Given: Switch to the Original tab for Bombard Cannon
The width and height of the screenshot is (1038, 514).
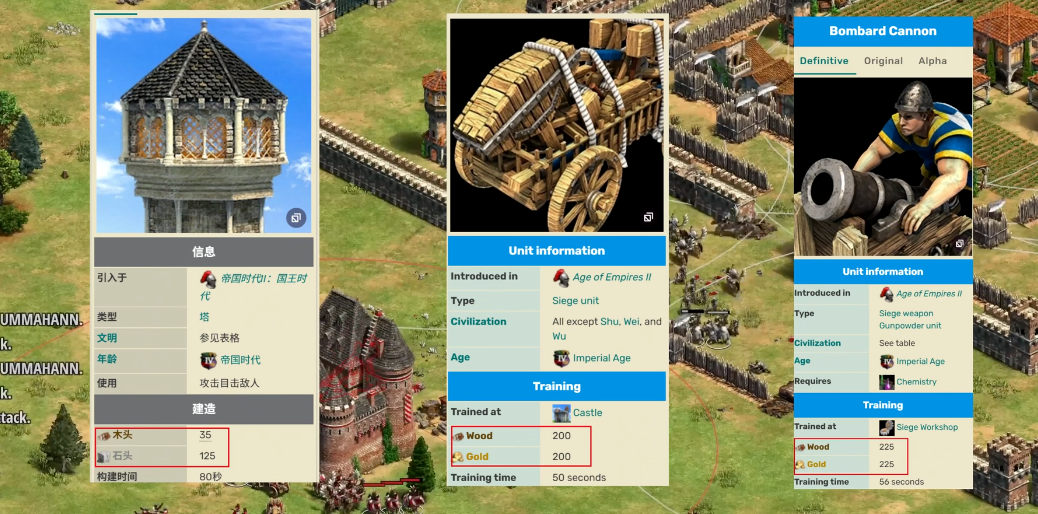Looking at the screenshot, I should coord(883,61).
